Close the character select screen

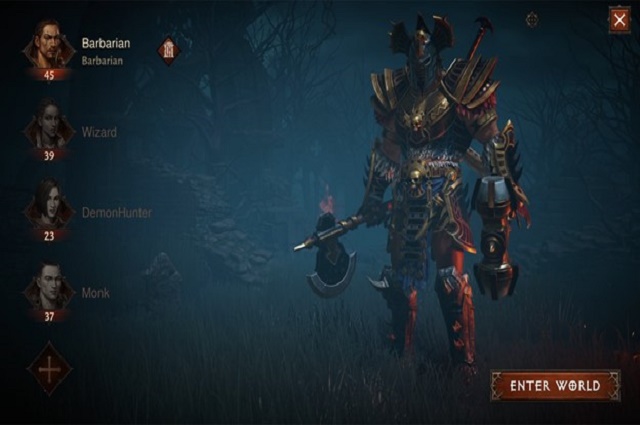[619, 20]
